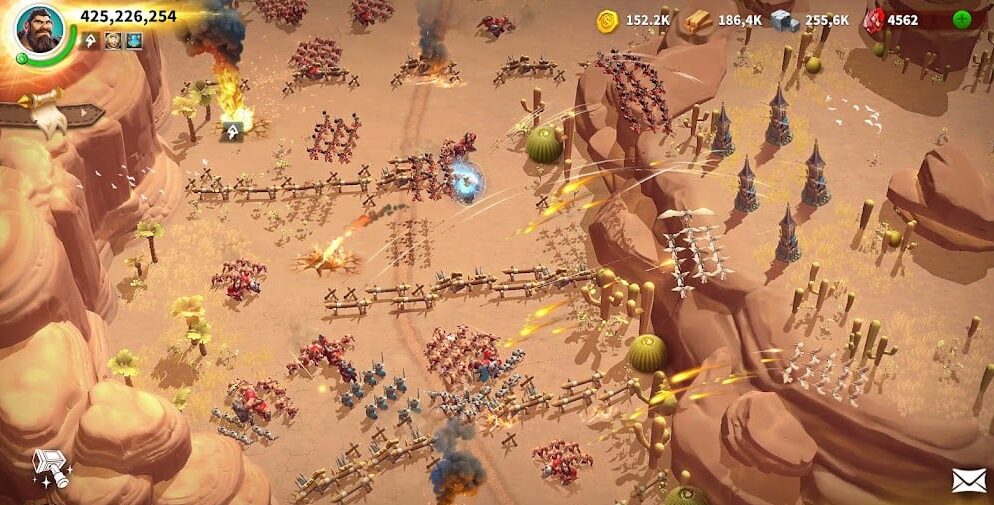Tap the stone blocks resource icon

click(x=785, y=20)
